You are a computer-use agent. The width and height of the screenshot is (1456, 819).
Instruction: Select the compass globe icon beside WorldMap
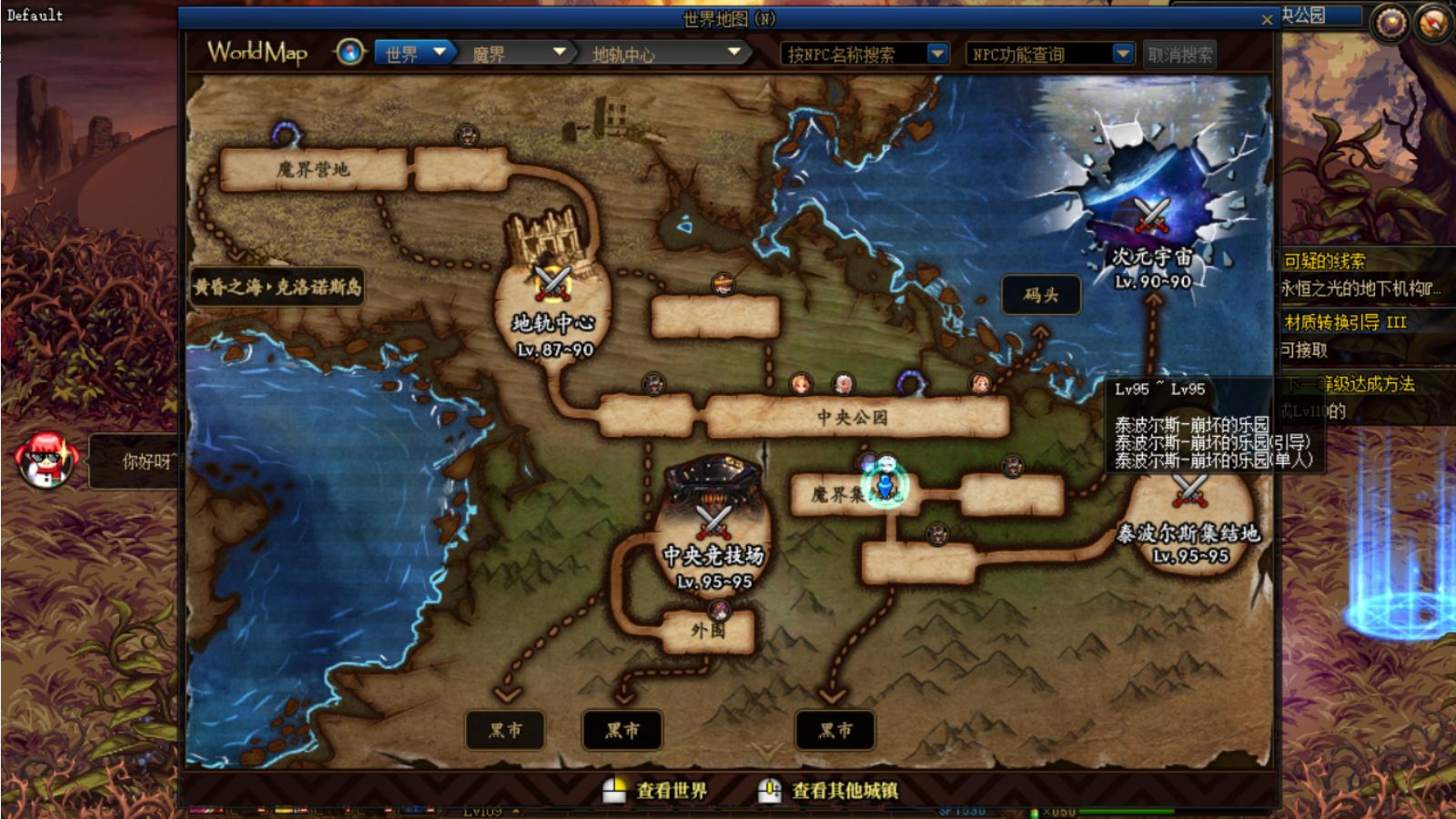[x=348, y=53]
